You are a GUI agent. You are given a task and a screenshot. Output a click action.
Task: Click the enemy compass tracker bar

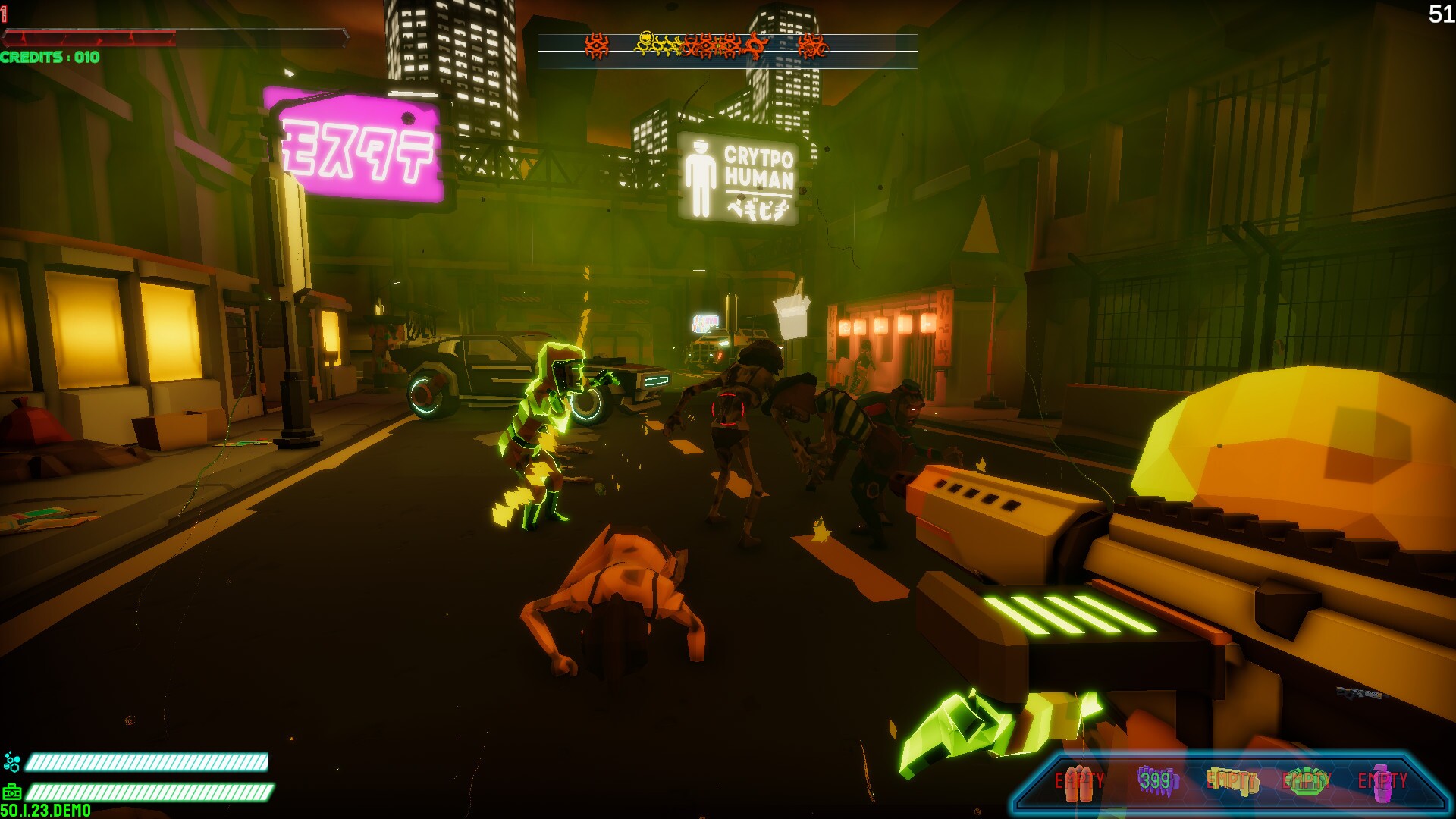[727, 49]
